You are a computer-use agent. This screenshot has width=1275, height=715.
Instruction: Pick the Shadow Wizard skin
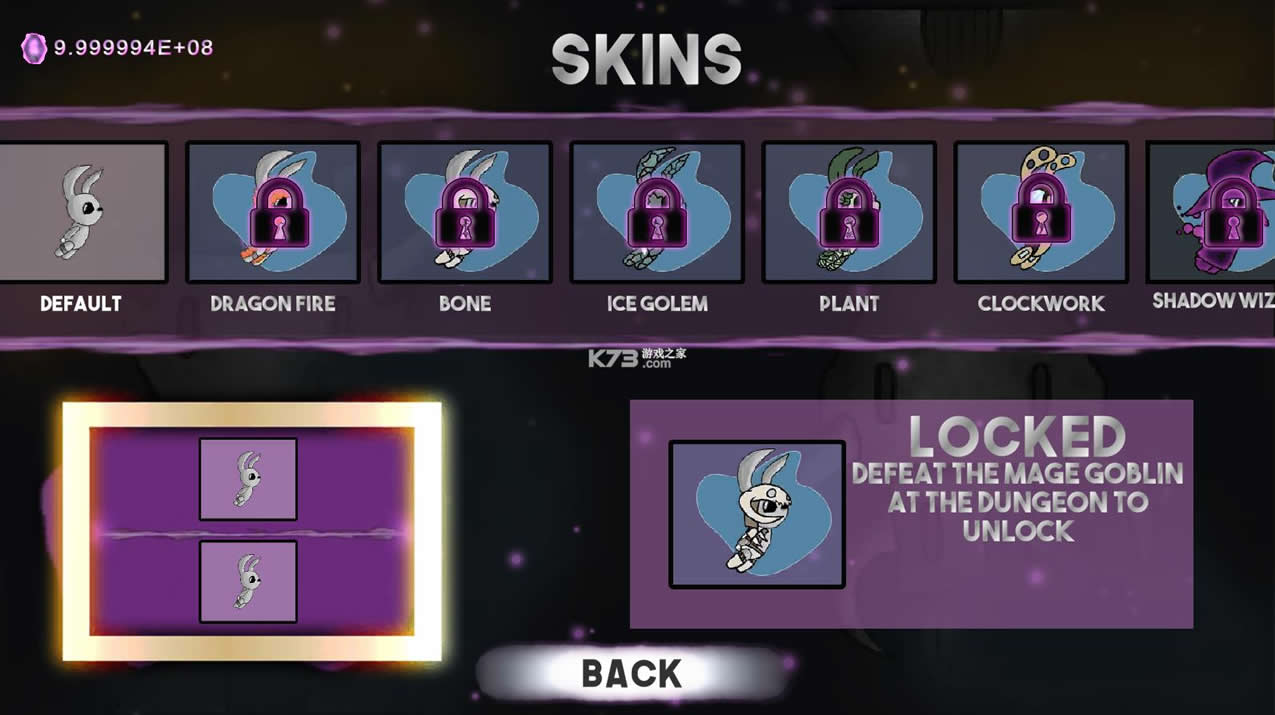(x=1214, y=212)
